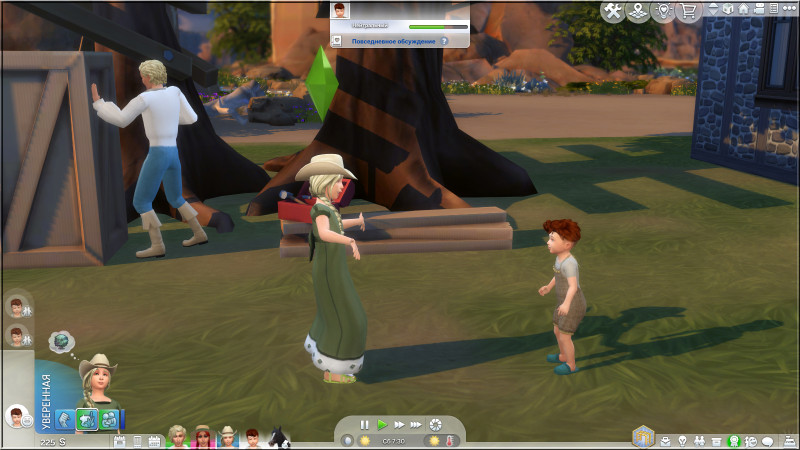Open the aspirations panel with the green ribbon
This screenshot has width=800, height=450.
click(x=734, y=441)
